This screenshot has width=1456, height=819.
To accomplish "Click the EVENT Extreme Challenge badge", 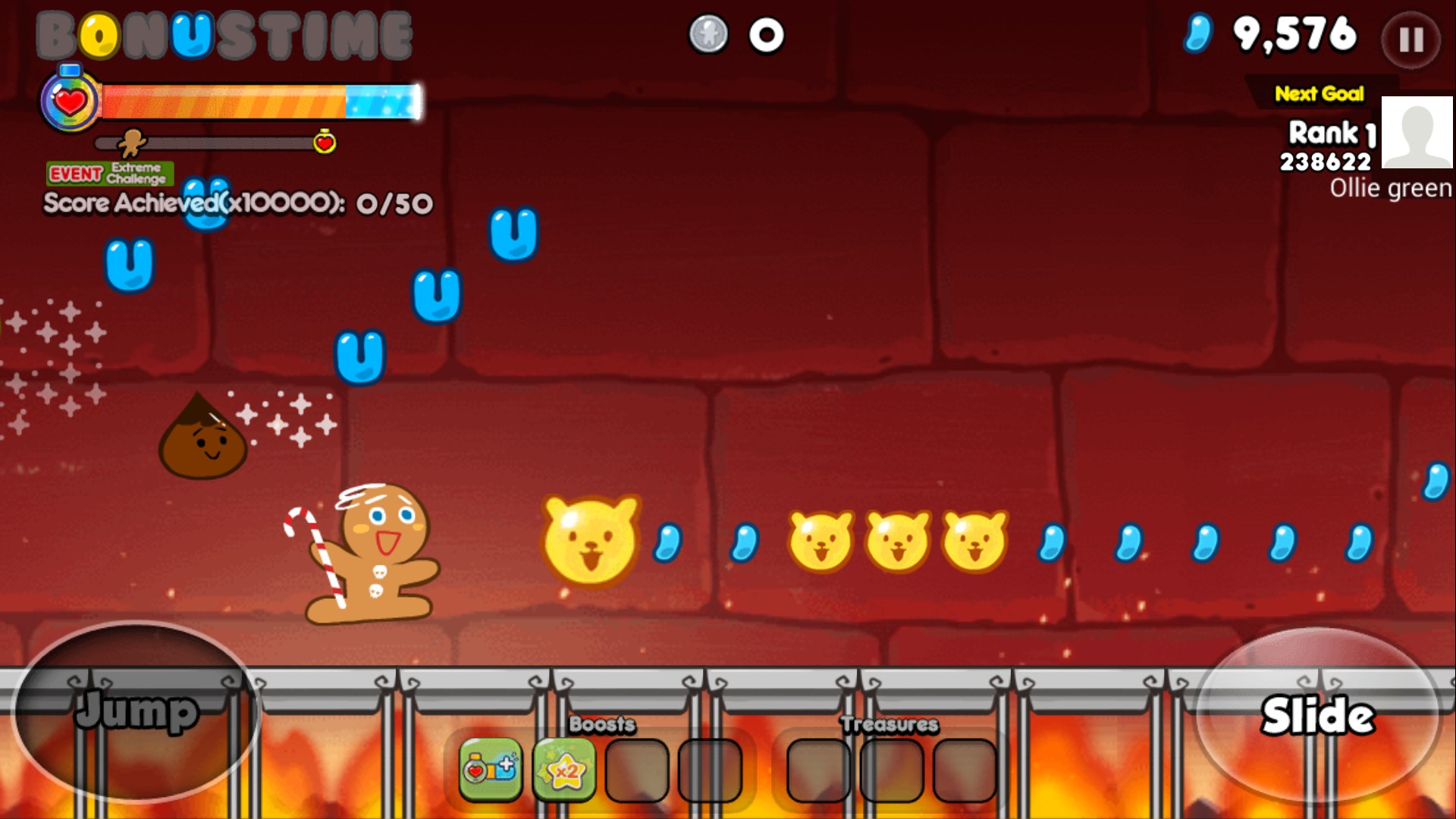I will 108,174.
